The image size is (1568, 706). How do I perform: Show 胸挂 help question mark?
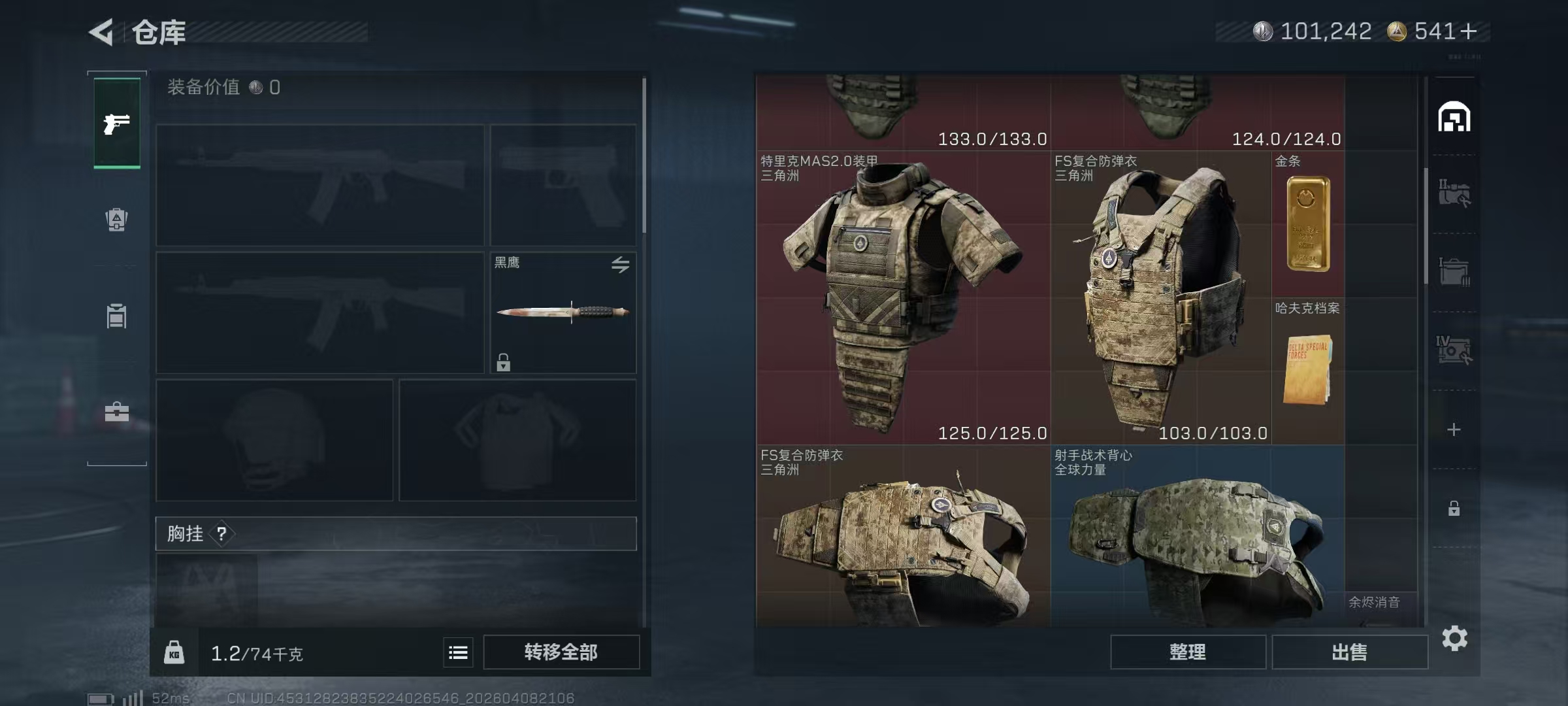[x=222, y=534]
